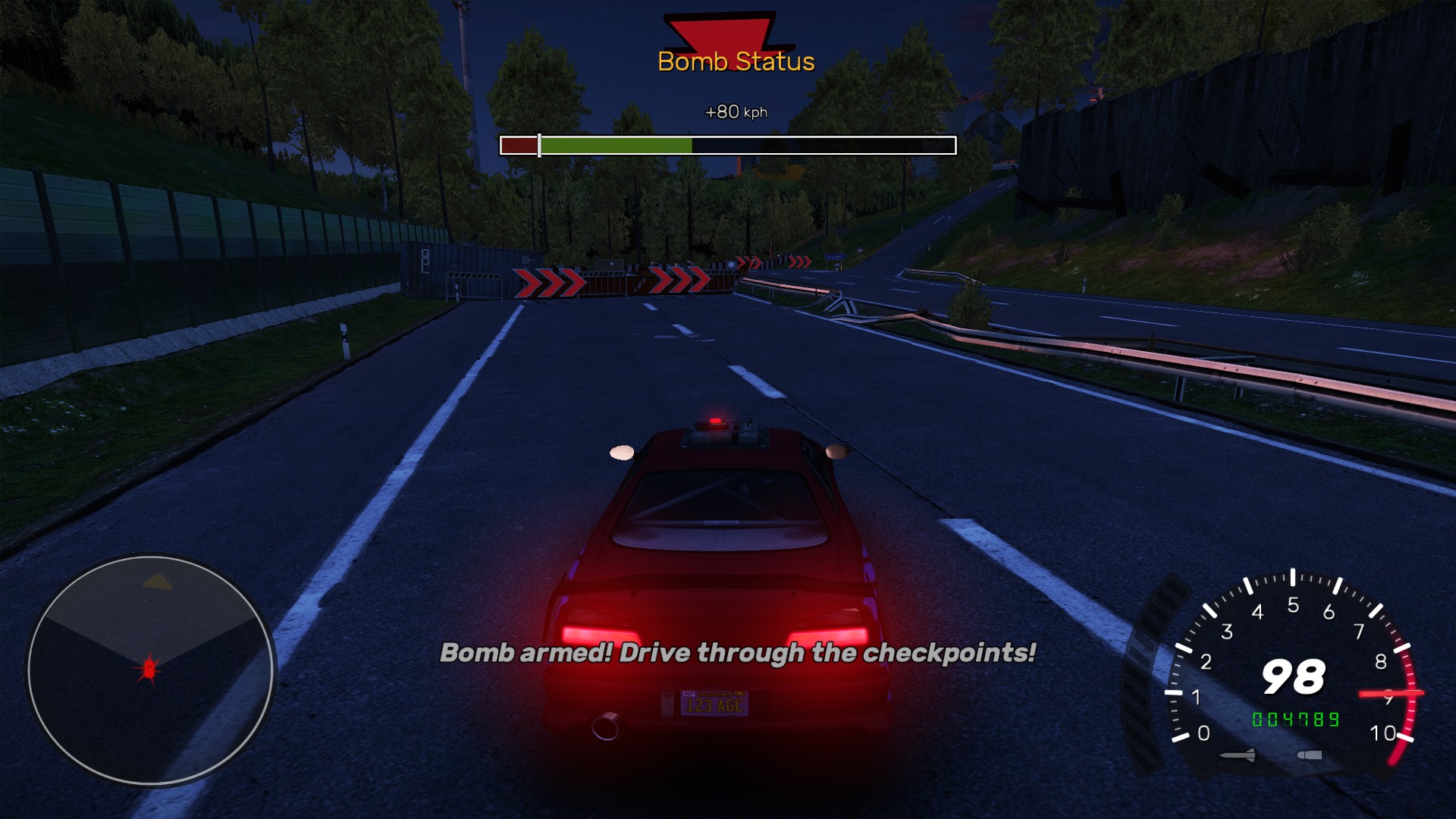Screen dimensions: 1456x819
Task: Select the rocket weapon icon
Action: [1238, 755]
